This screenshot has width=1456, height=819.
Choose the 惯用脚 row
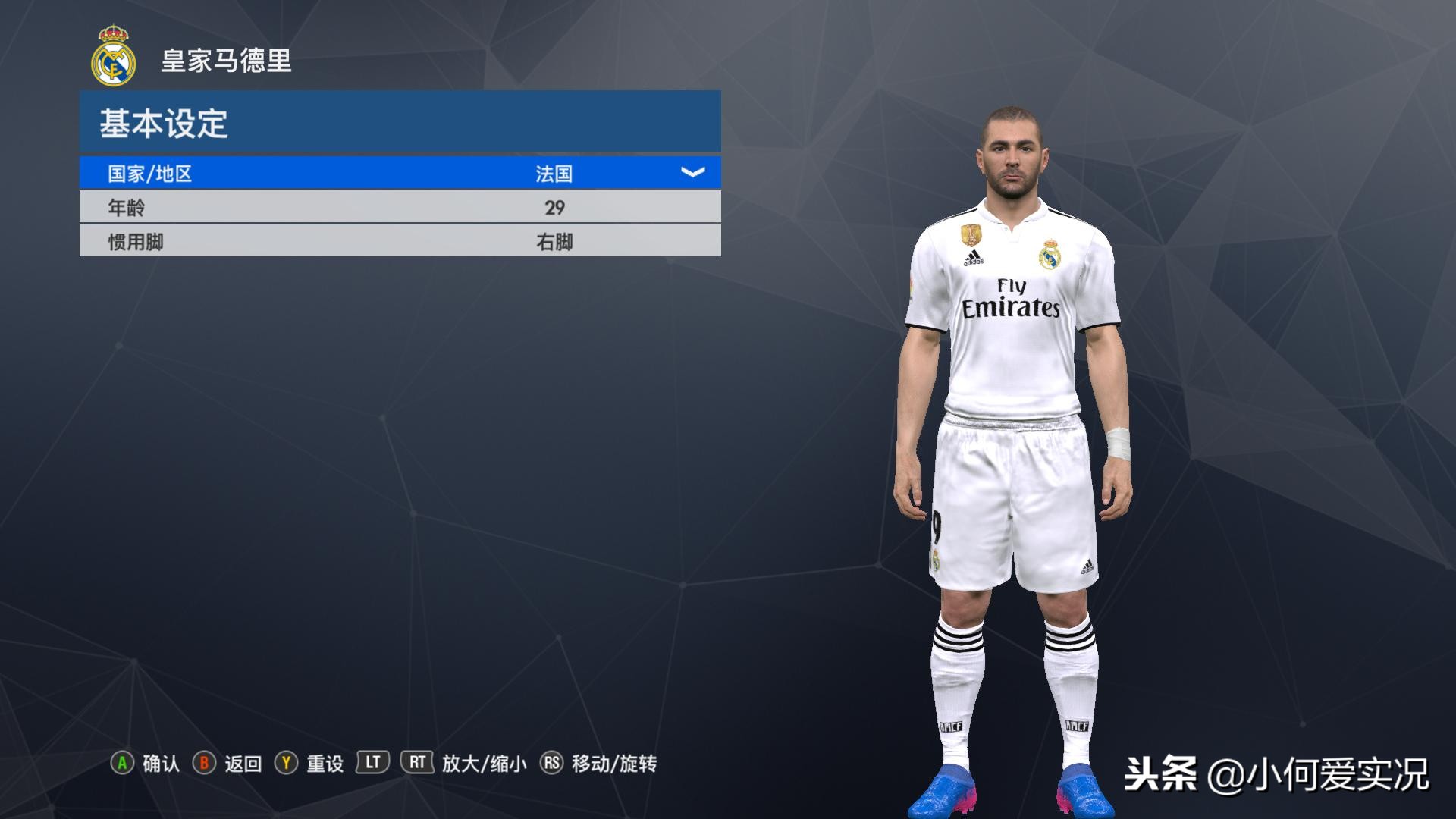400,241
